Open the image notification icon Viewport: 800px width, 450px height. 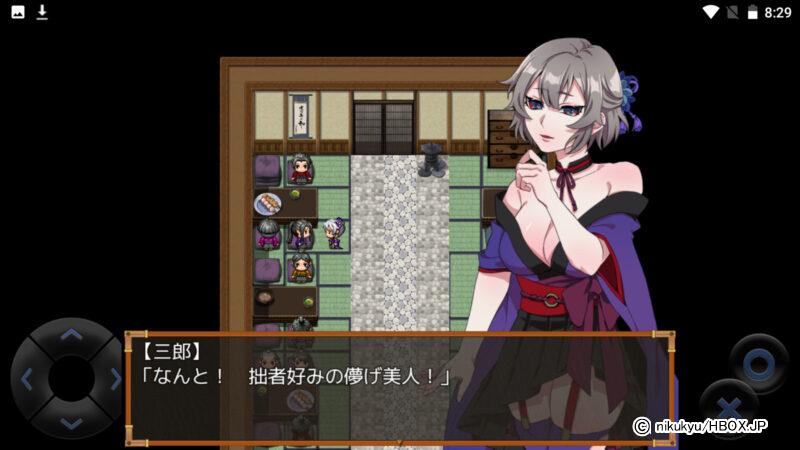[x=16, y=12]
